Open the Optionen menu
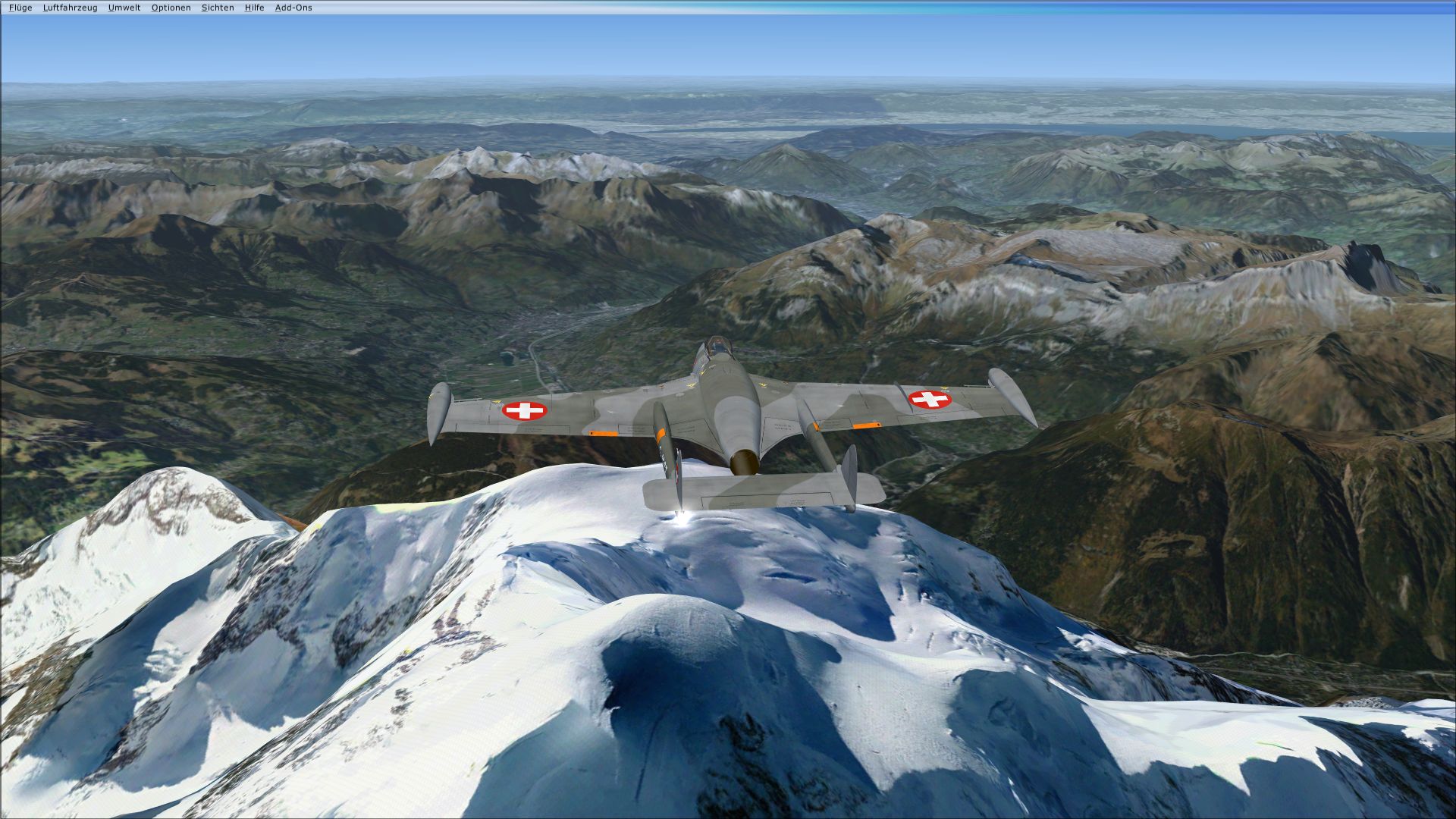Screen dimensions: 1456x819 point(172,8)
